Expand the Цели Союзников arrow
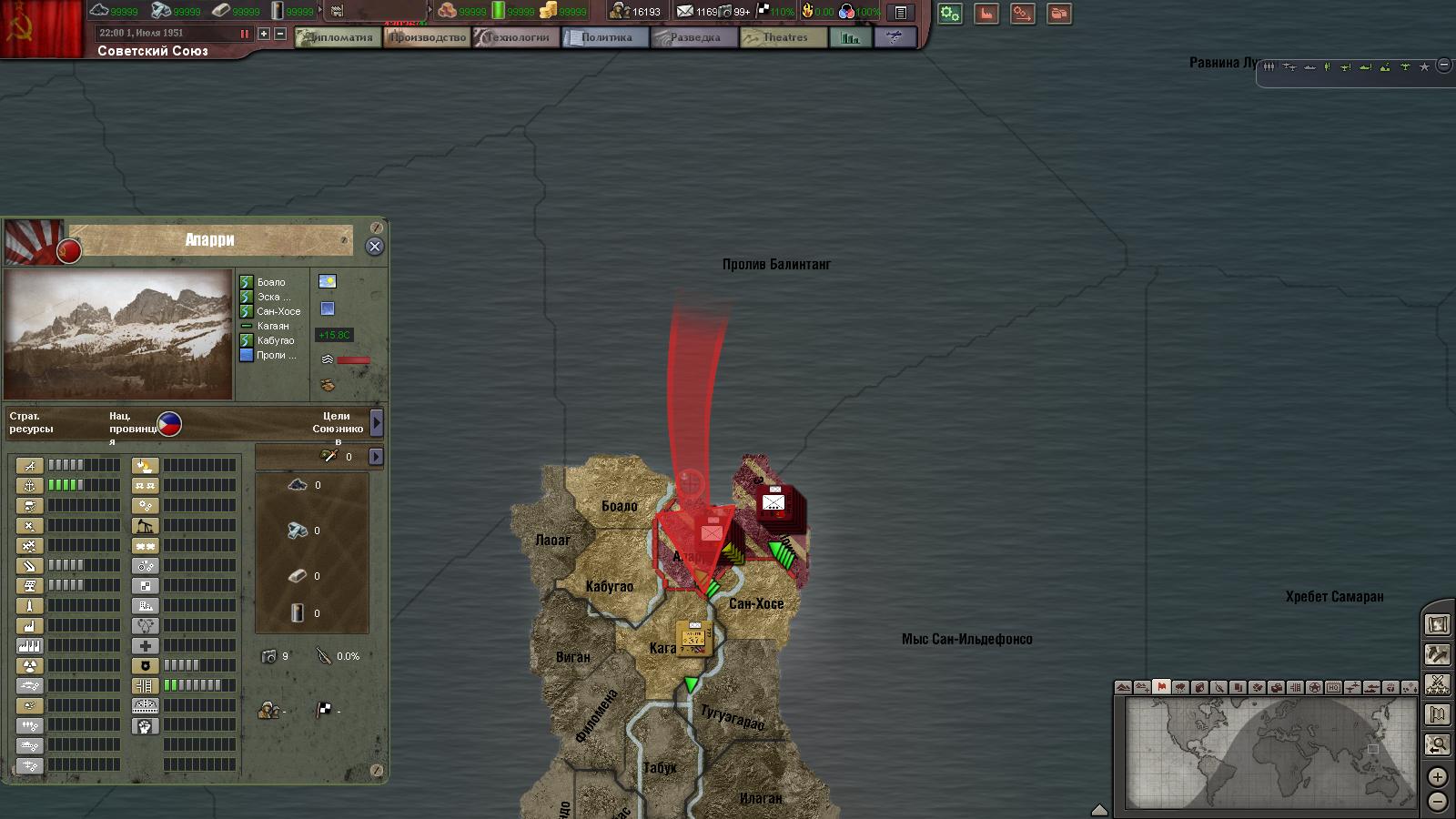The width and height of the screenshot is (1456, 819). pos(377,422)
